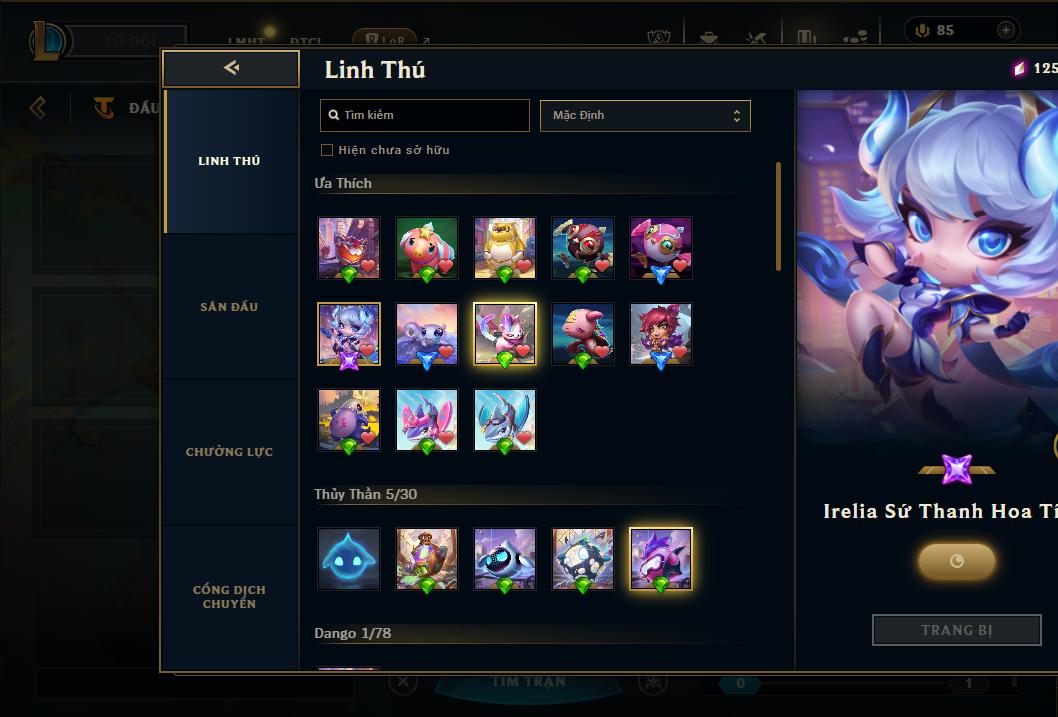Open the Sàn Đấu tab

[x=229, y=307]
